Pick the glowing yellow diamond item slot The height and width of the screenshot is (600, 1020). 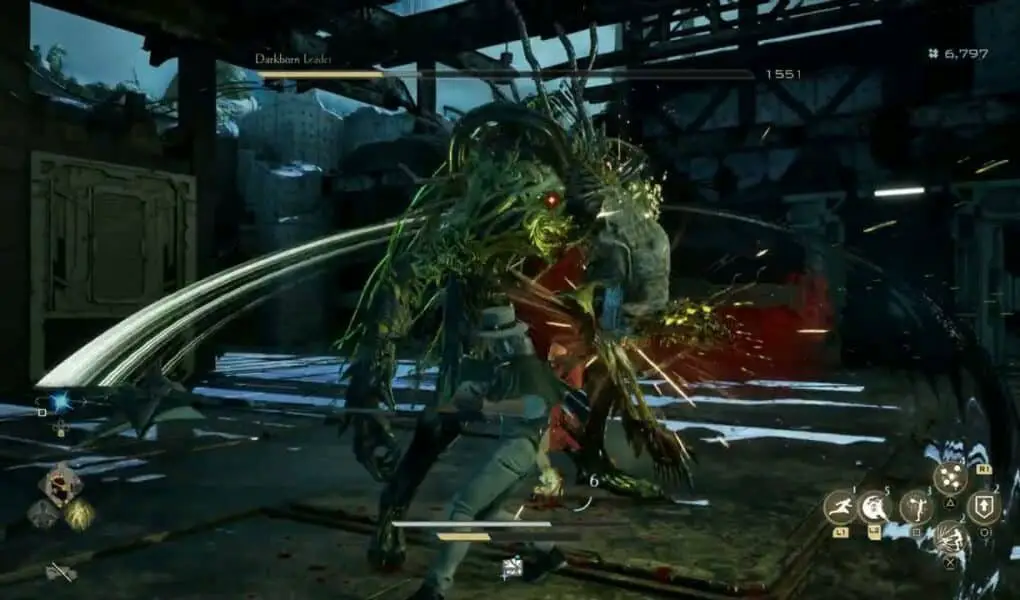(x=79, y=514)
